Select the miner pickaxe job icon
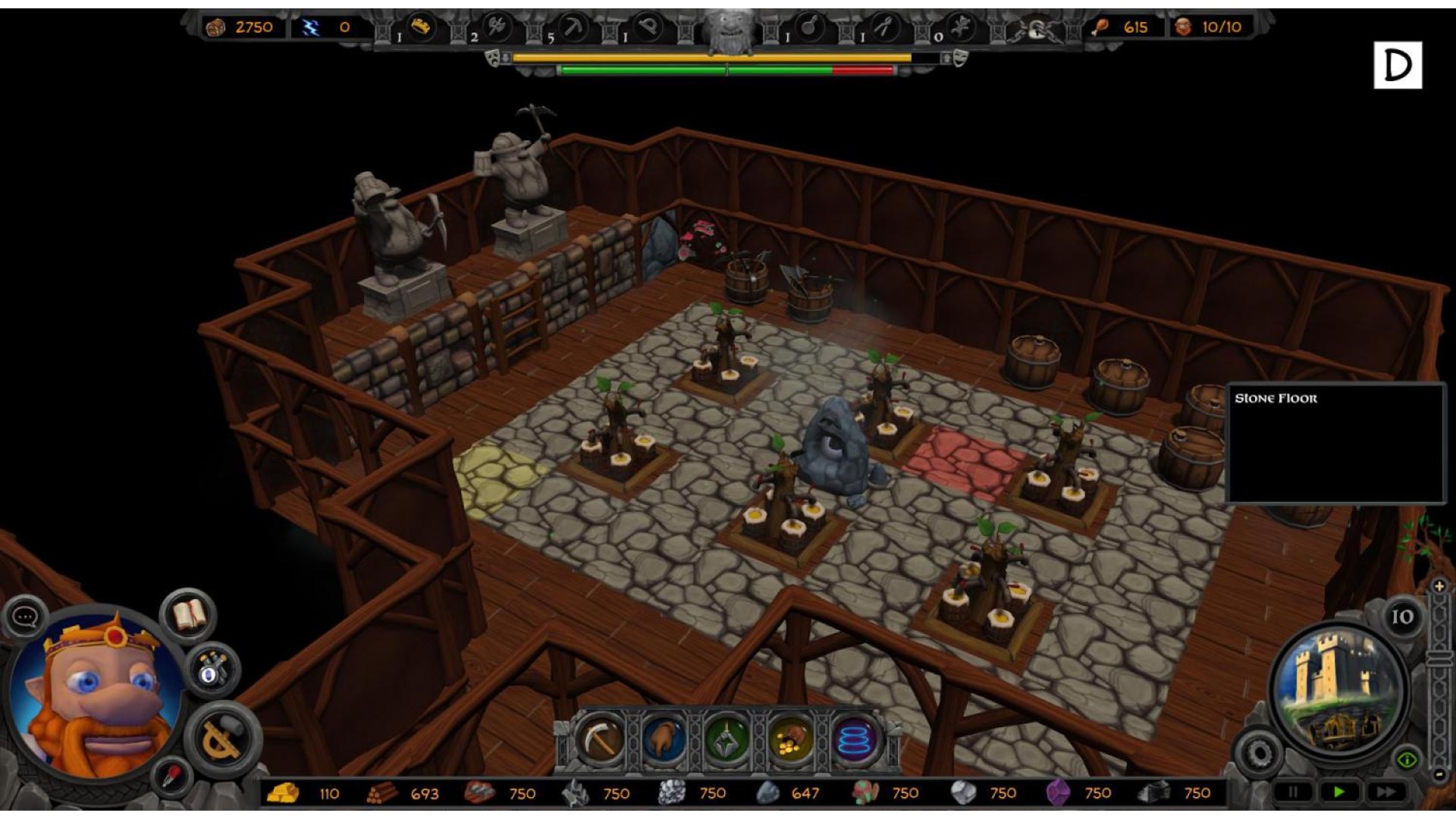The height and width of the screenshot is (819, 1456). click(574, 29)
